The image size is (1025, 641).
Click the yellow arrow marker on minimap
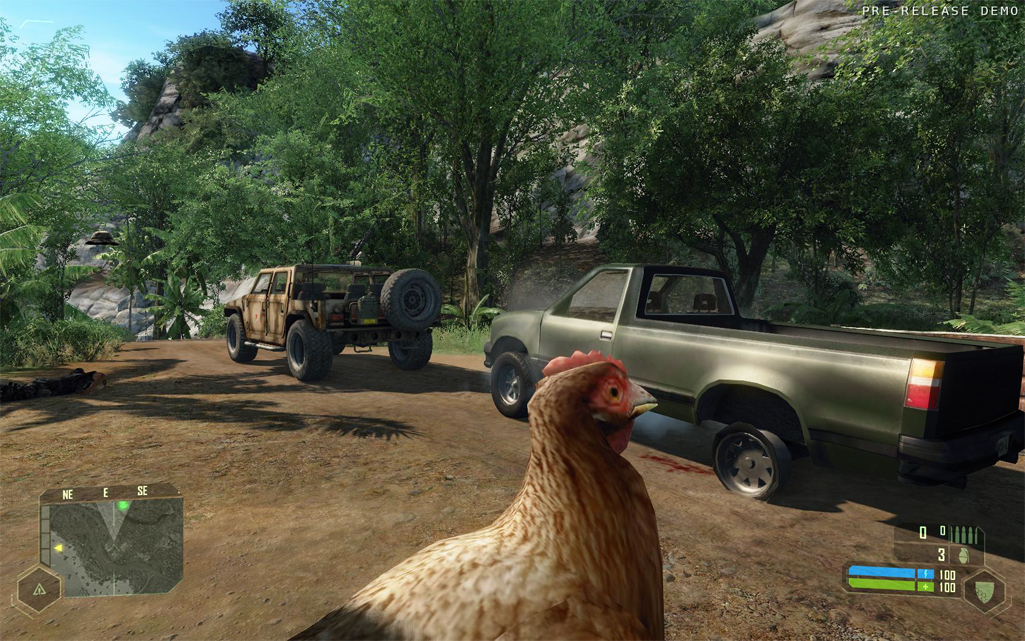59,548
